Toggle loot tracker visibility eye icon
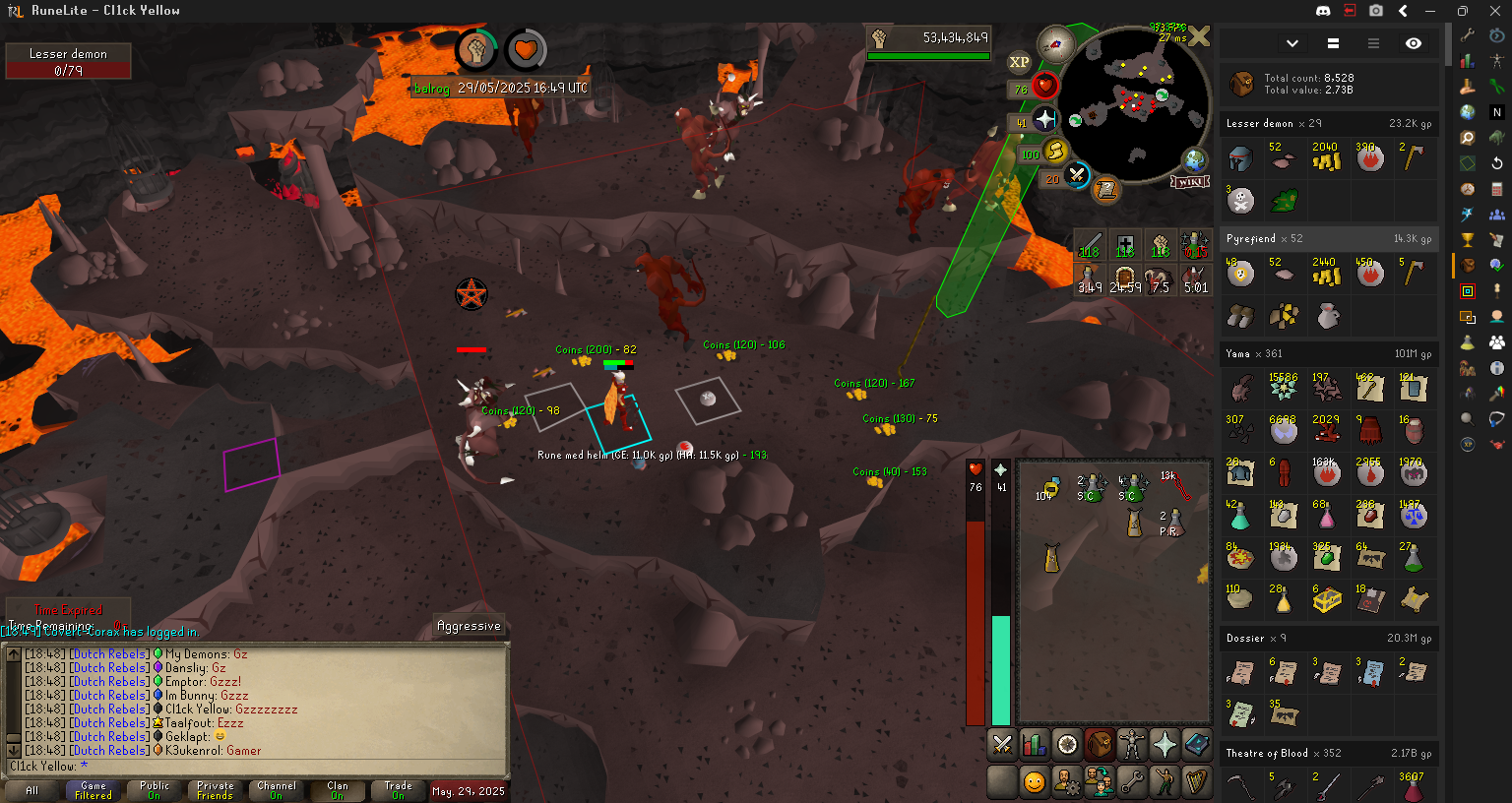This screenshot has height=803, width=1512. [1414, 43]
